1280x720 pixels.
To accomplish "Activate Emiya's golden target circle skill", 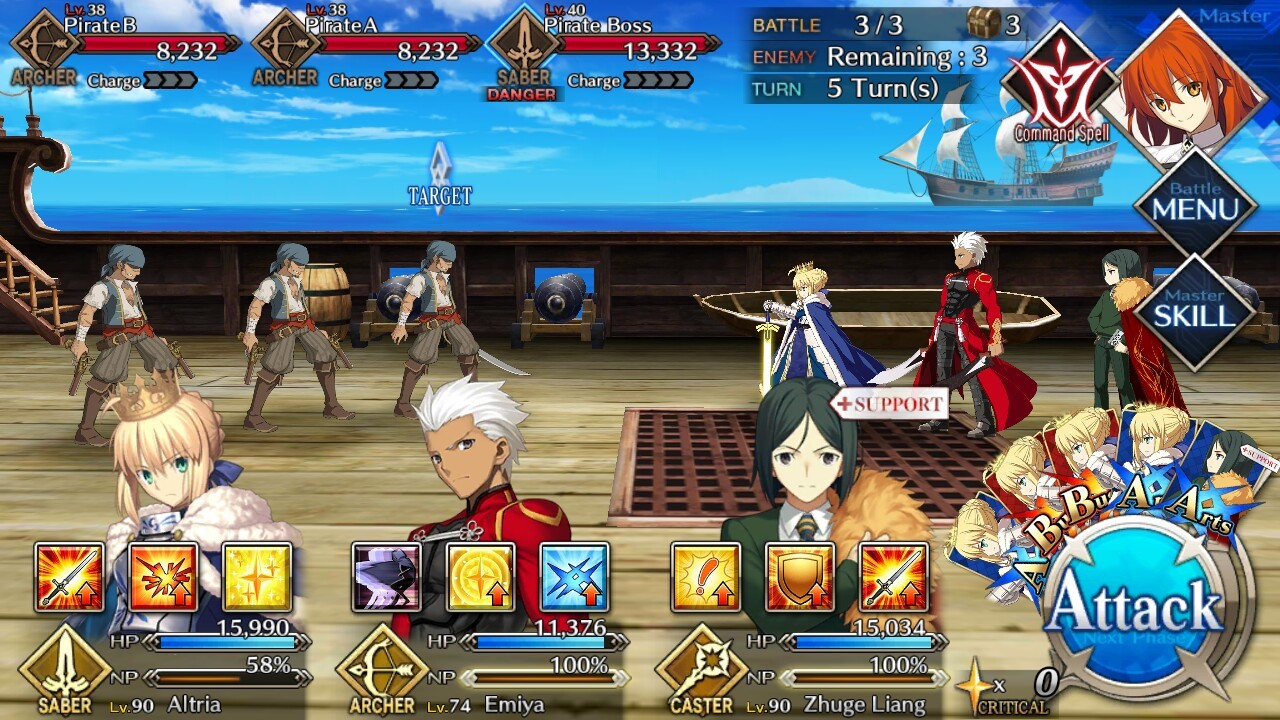I will pos(481,577).
